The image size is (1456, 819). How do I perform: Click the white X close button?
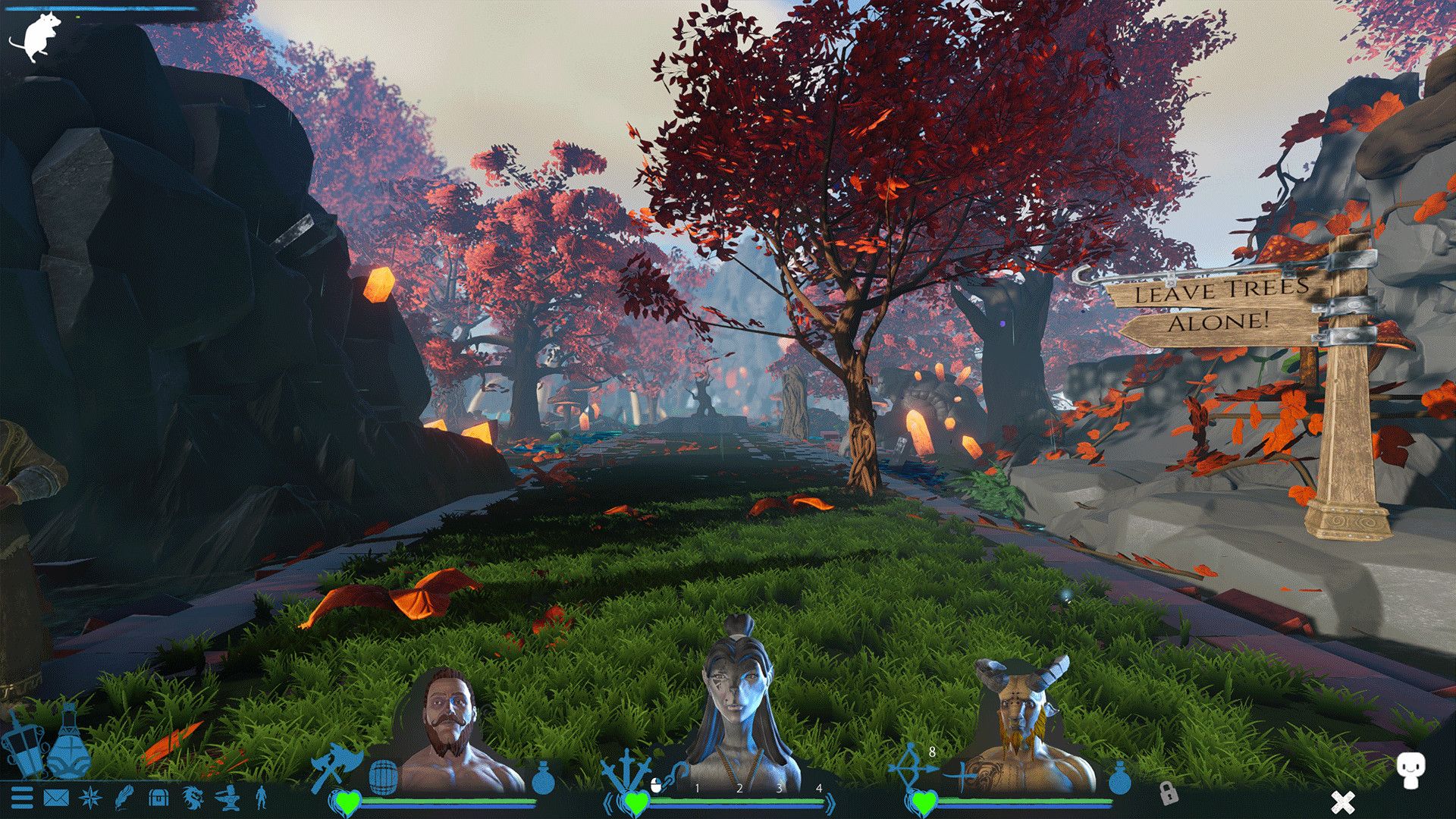point(1343,802)
